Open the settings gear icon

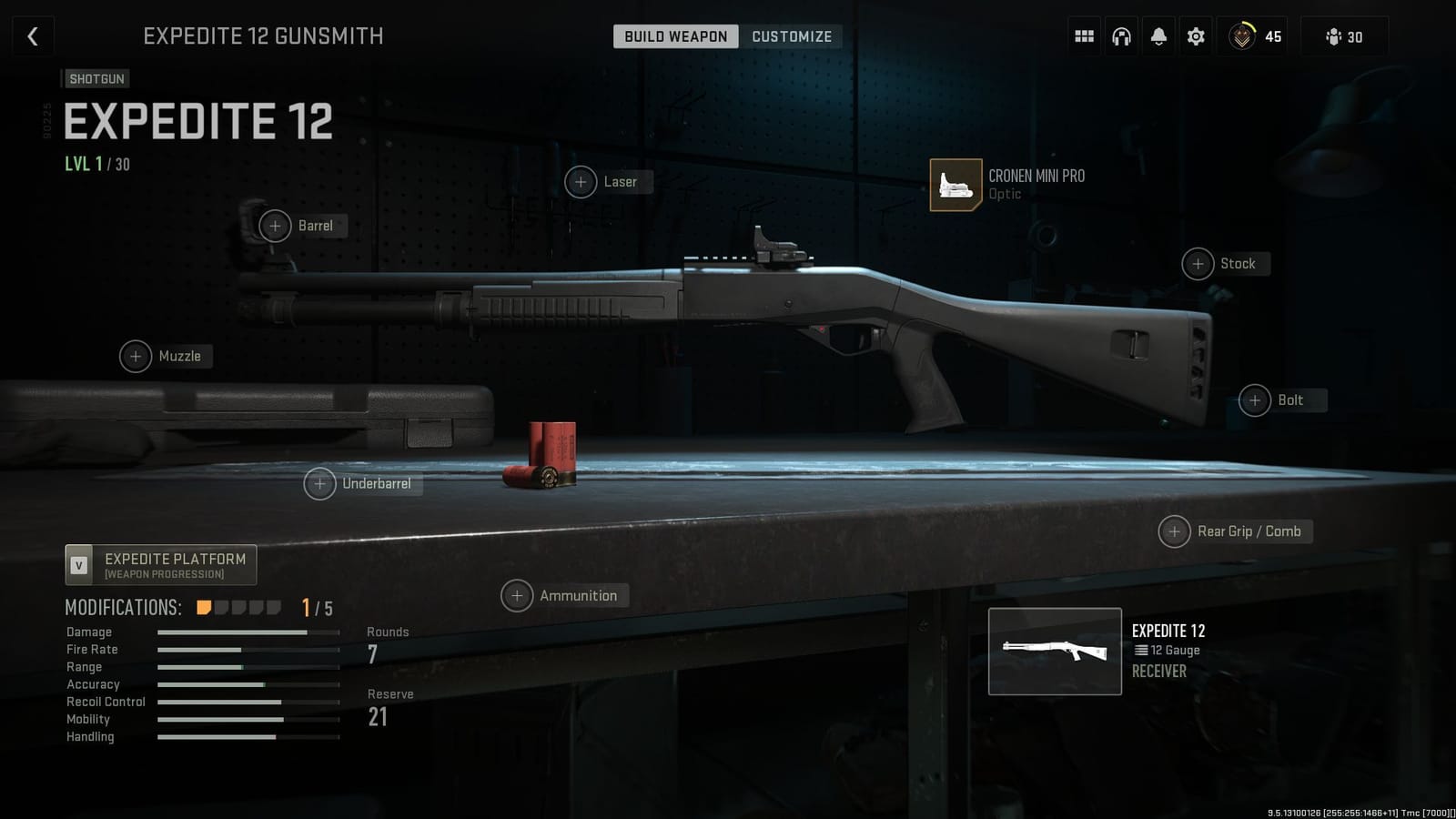coord(1195,35)
